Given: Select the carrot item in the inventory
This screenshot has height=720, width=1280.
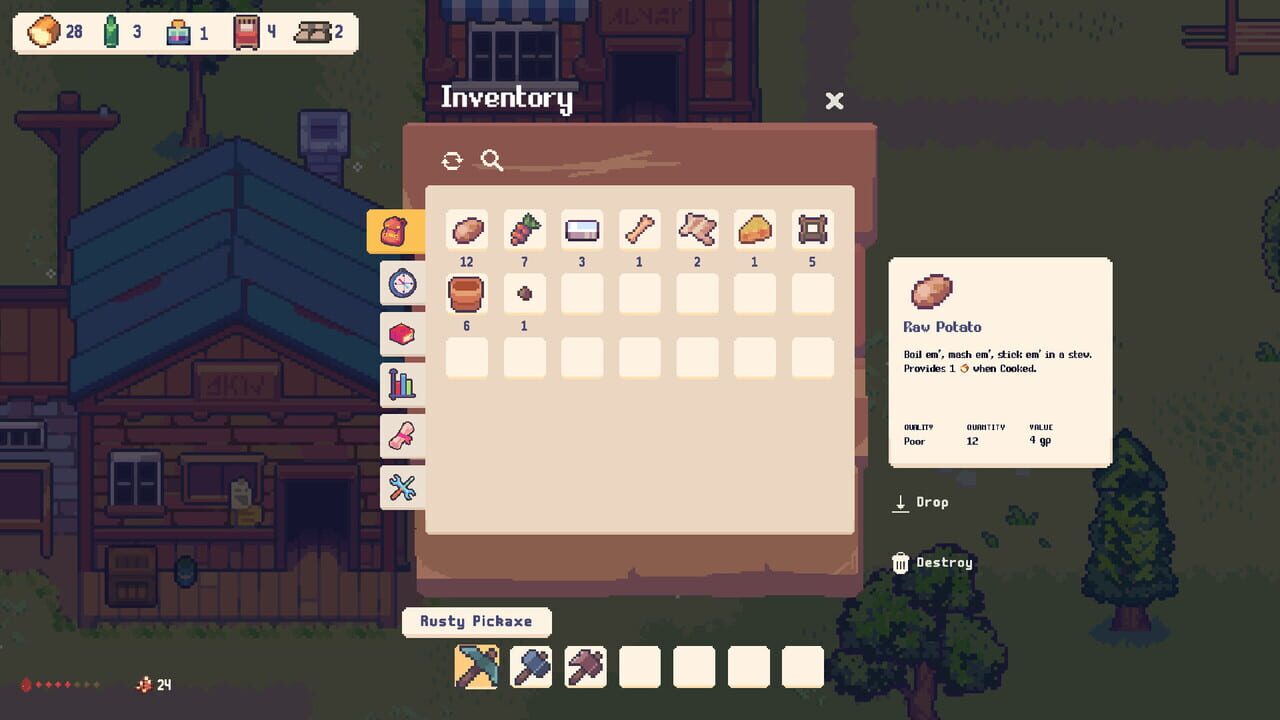Looking at the screenshot, I should tap(524, 229).
